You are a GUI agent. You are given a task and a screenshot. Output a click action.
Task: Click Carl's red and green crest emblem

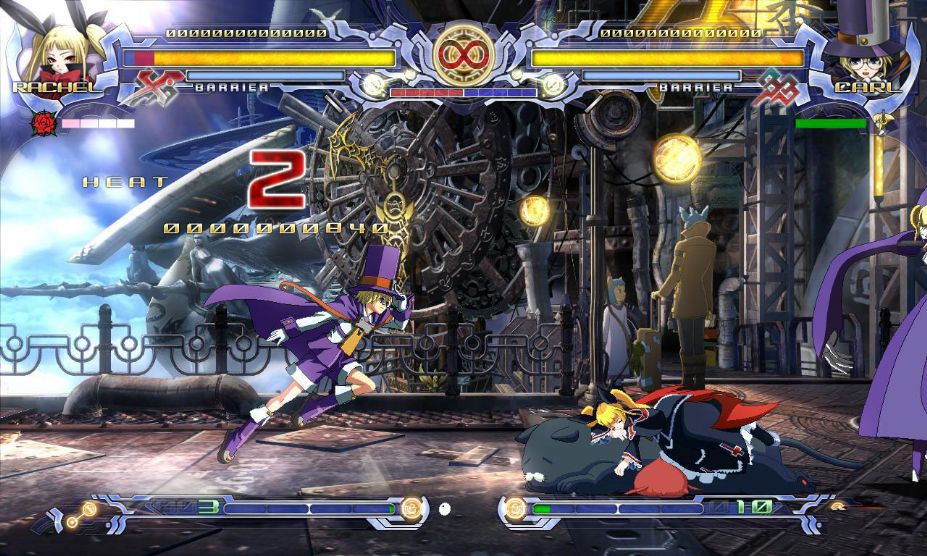pos(772,88)
